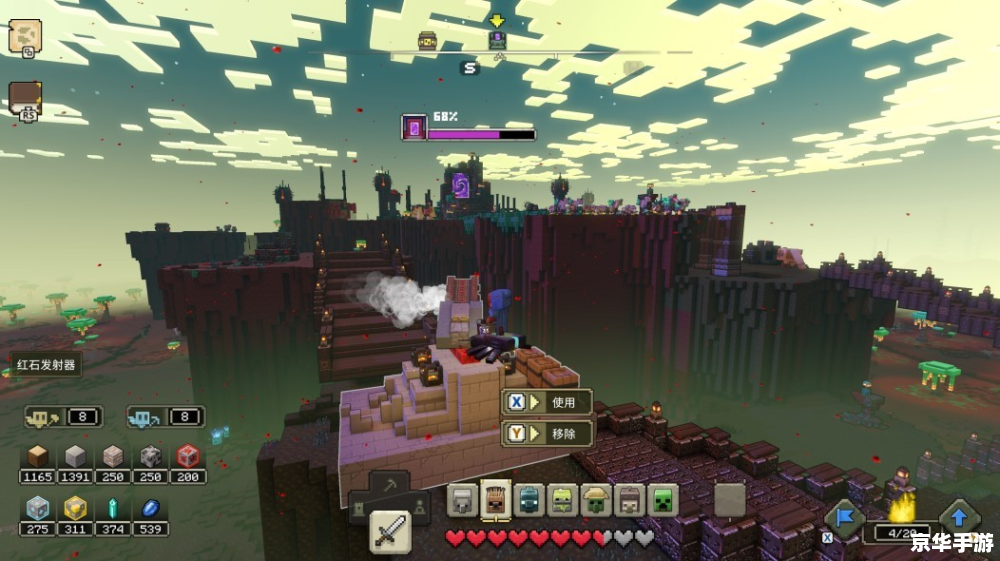Open the brown songbook icon
Image resolution: width=1000 pixels, height=561 pixels.
(x=24, y=98)
